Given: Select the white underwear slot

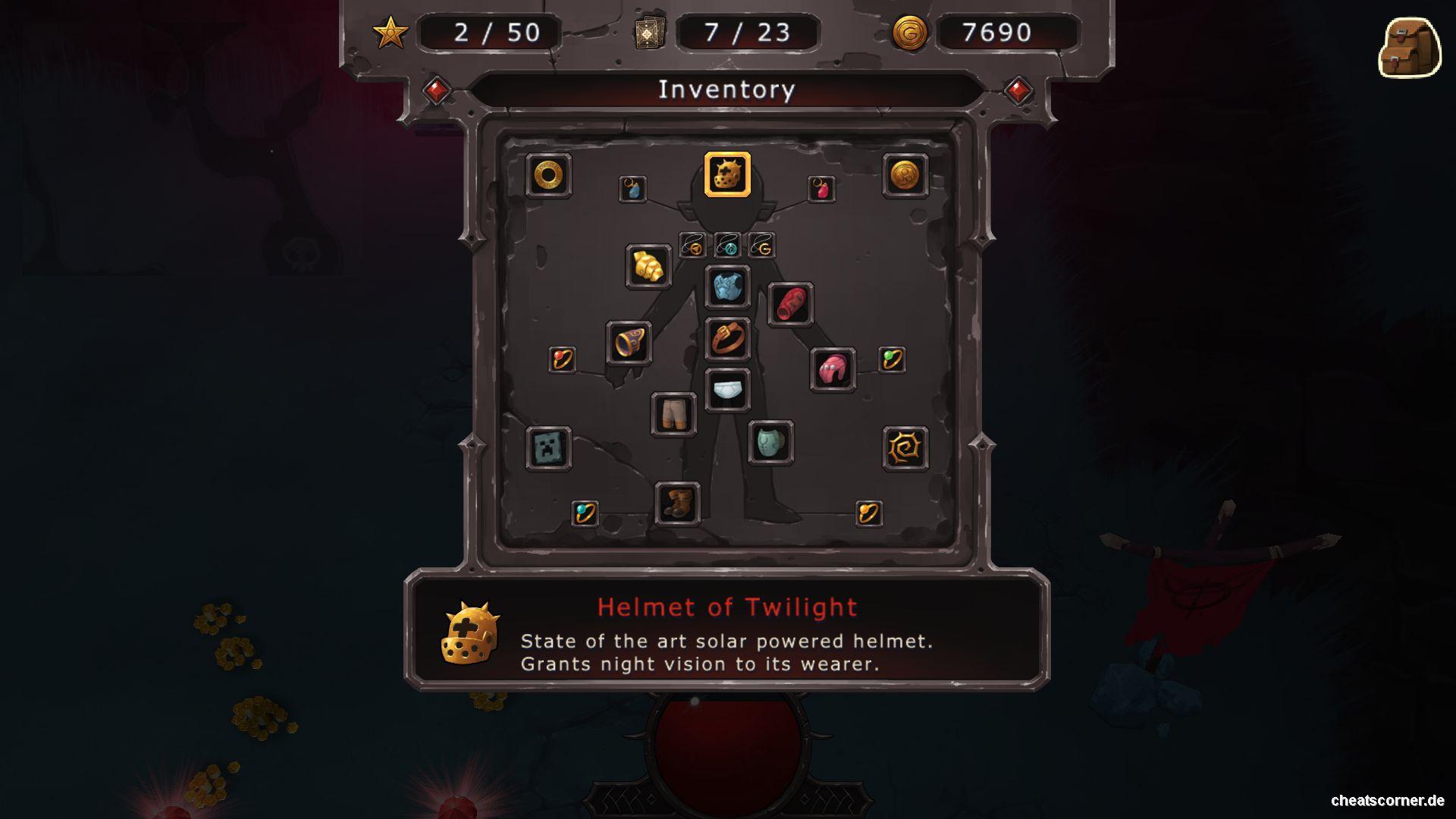Looking at the screenshot, I should point(727,390).
